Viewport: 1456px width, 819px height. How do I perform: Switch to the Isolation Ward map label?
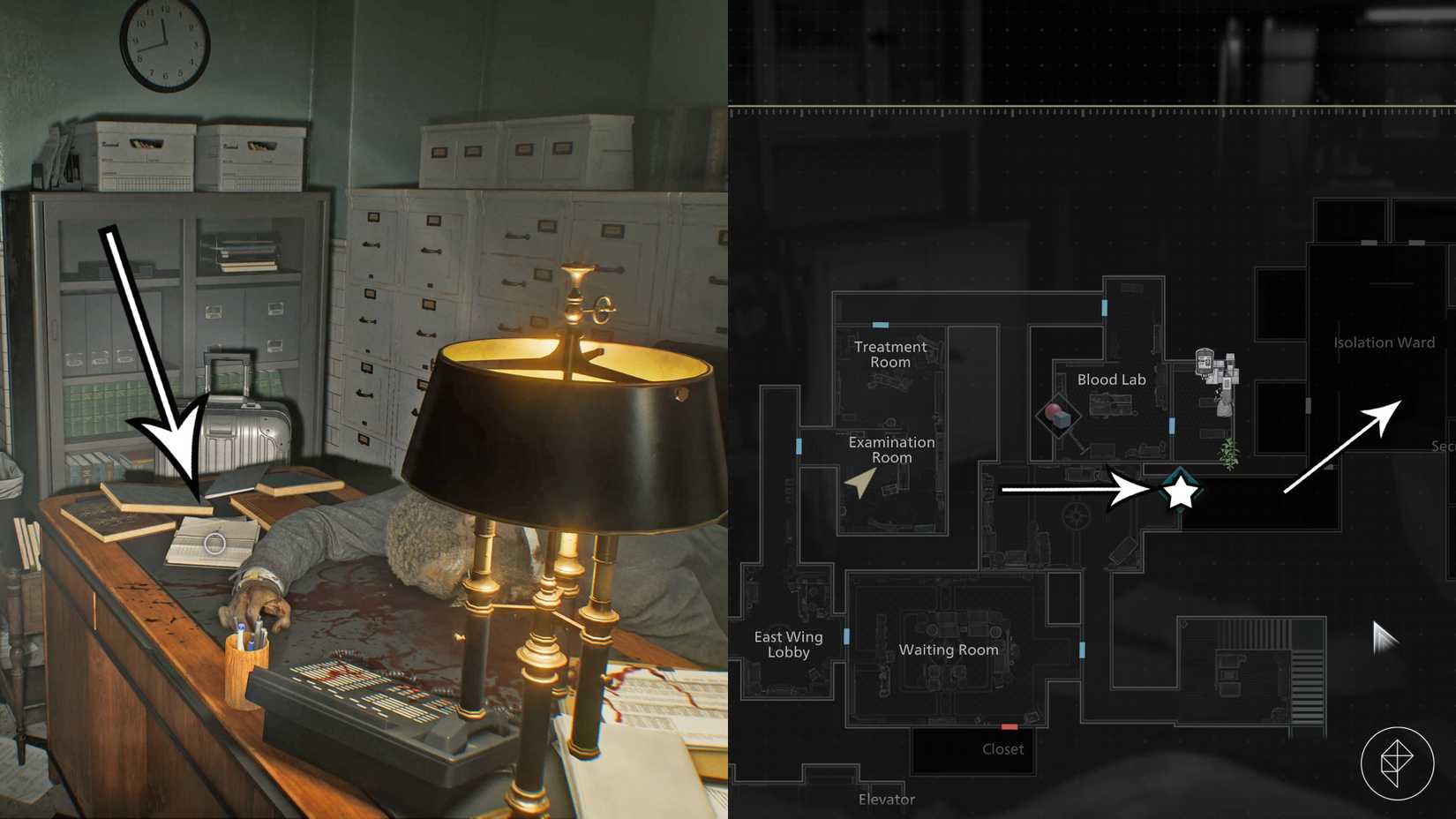[1383, 342]
